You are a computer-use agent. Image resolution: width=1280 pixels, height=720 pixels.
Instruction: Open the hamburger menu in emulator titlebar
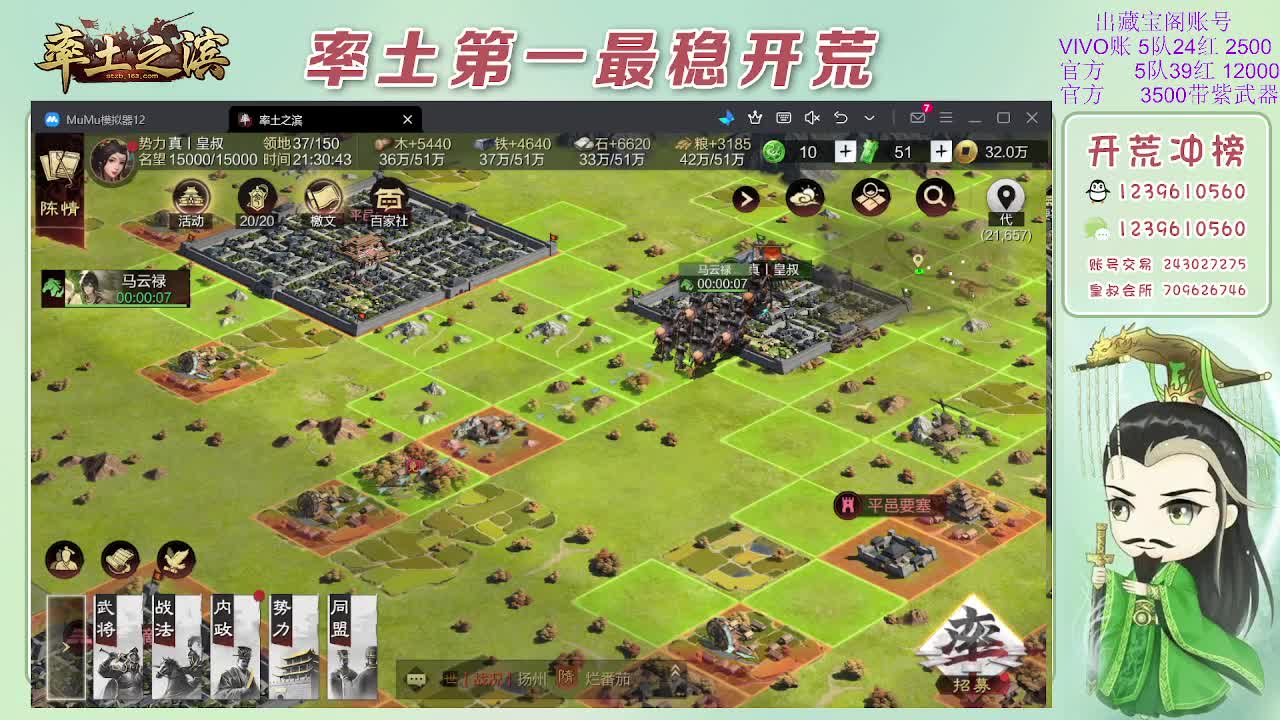click(x=943, y=117)
